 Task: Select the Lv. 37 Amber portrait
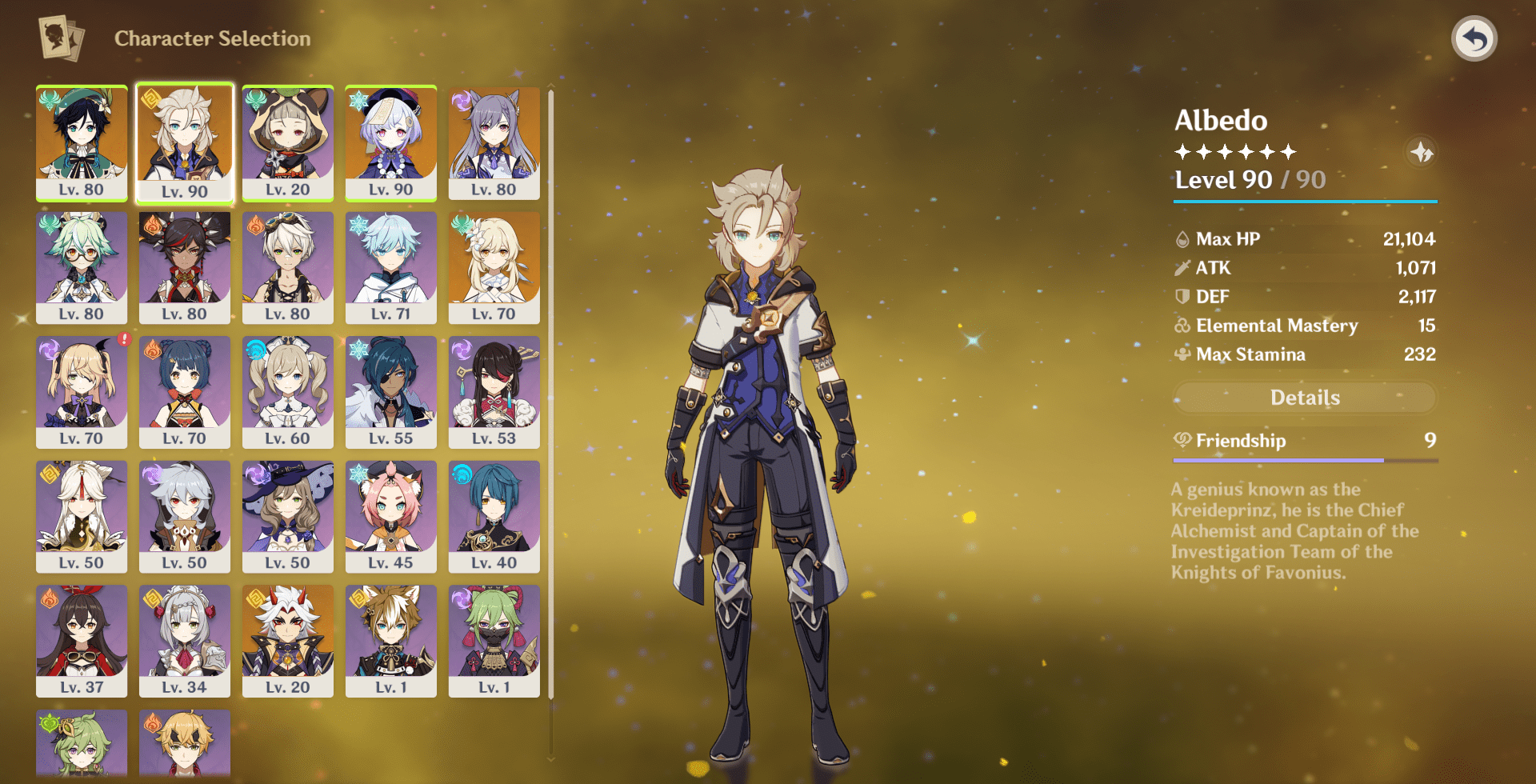[82, 638]
